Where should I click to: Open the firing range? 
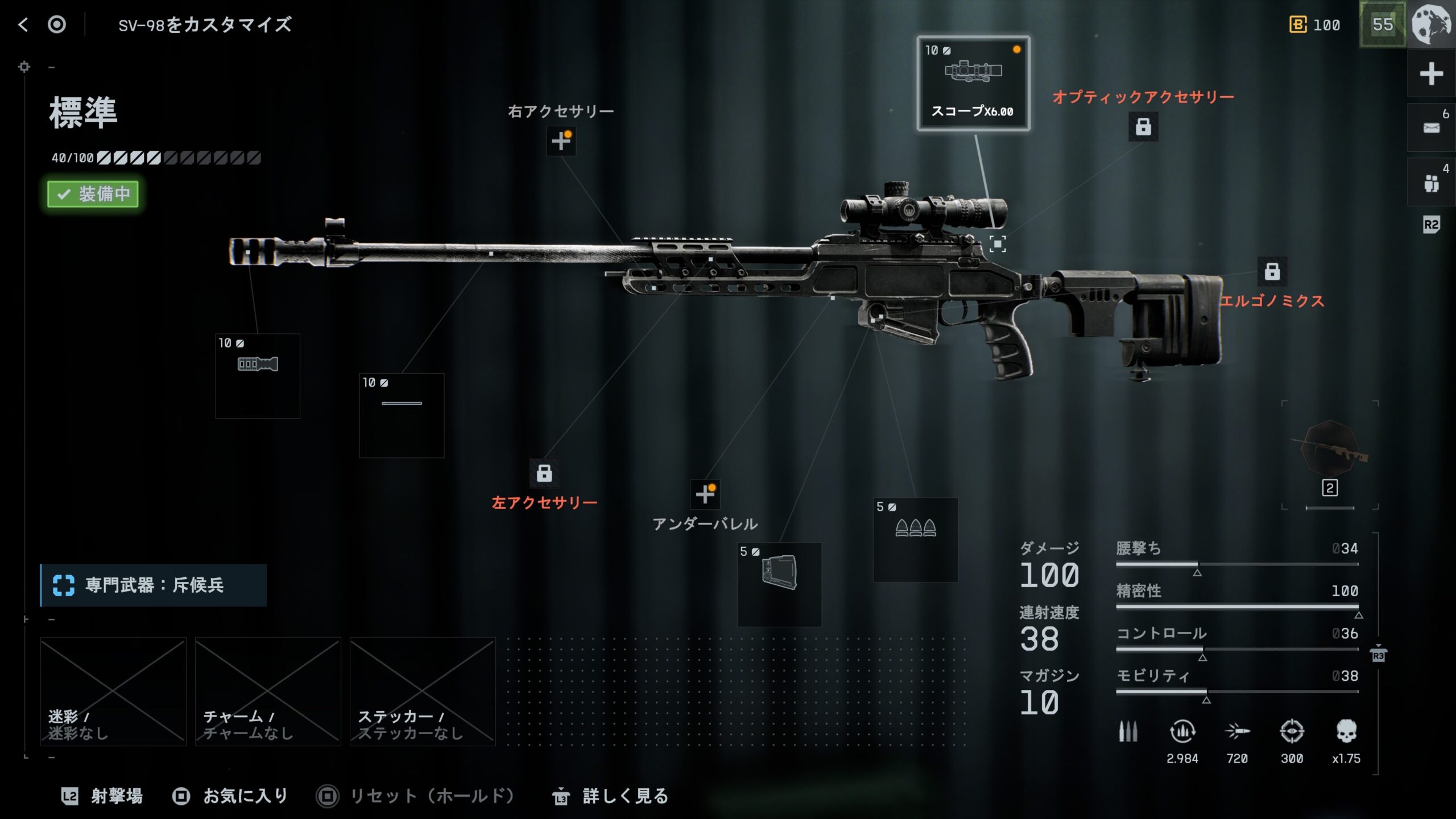pyautogui.click(x=102, y=796)
